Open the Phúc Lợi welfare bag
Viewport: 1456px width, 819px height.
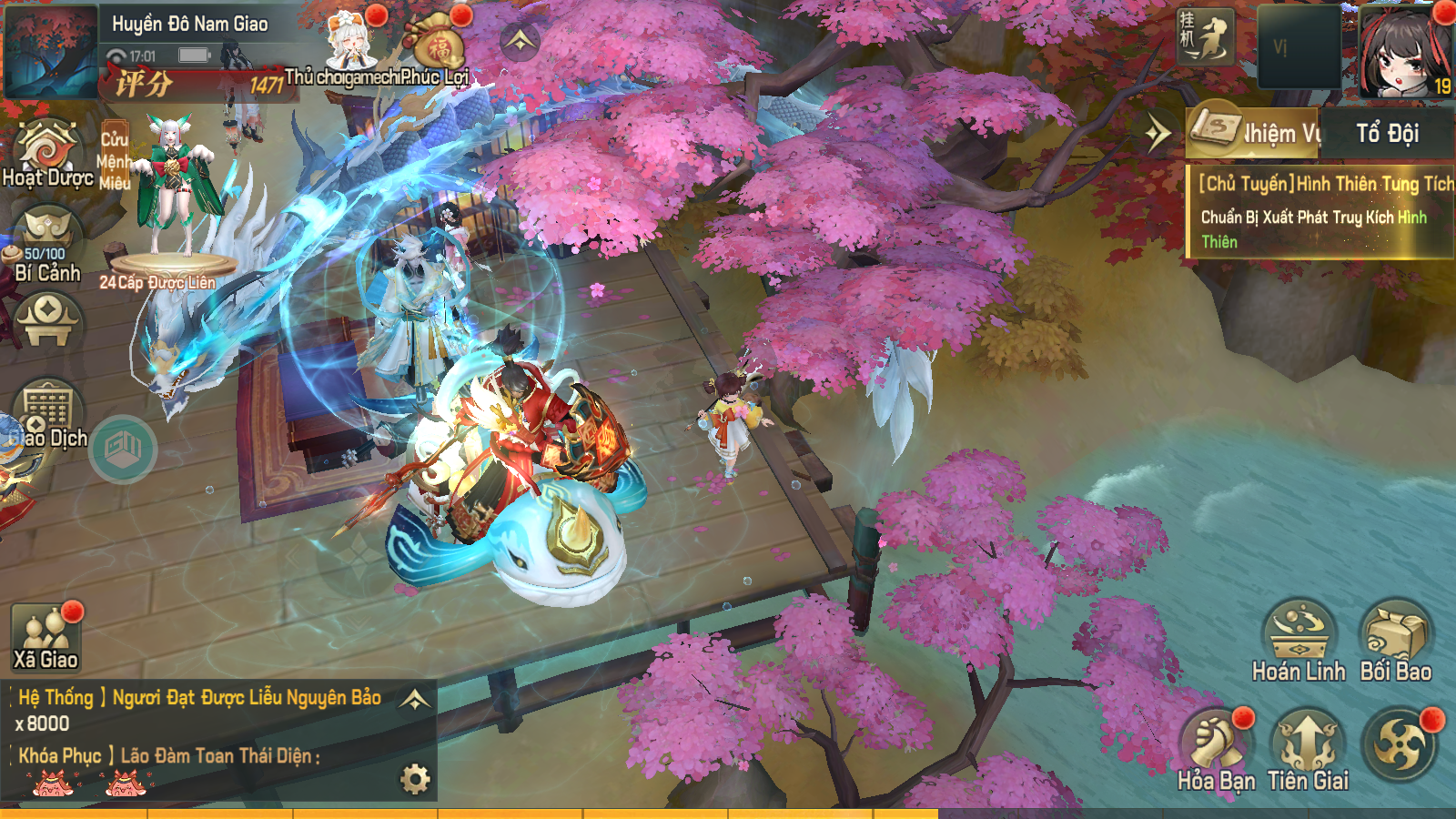click(x=439, y=50)
